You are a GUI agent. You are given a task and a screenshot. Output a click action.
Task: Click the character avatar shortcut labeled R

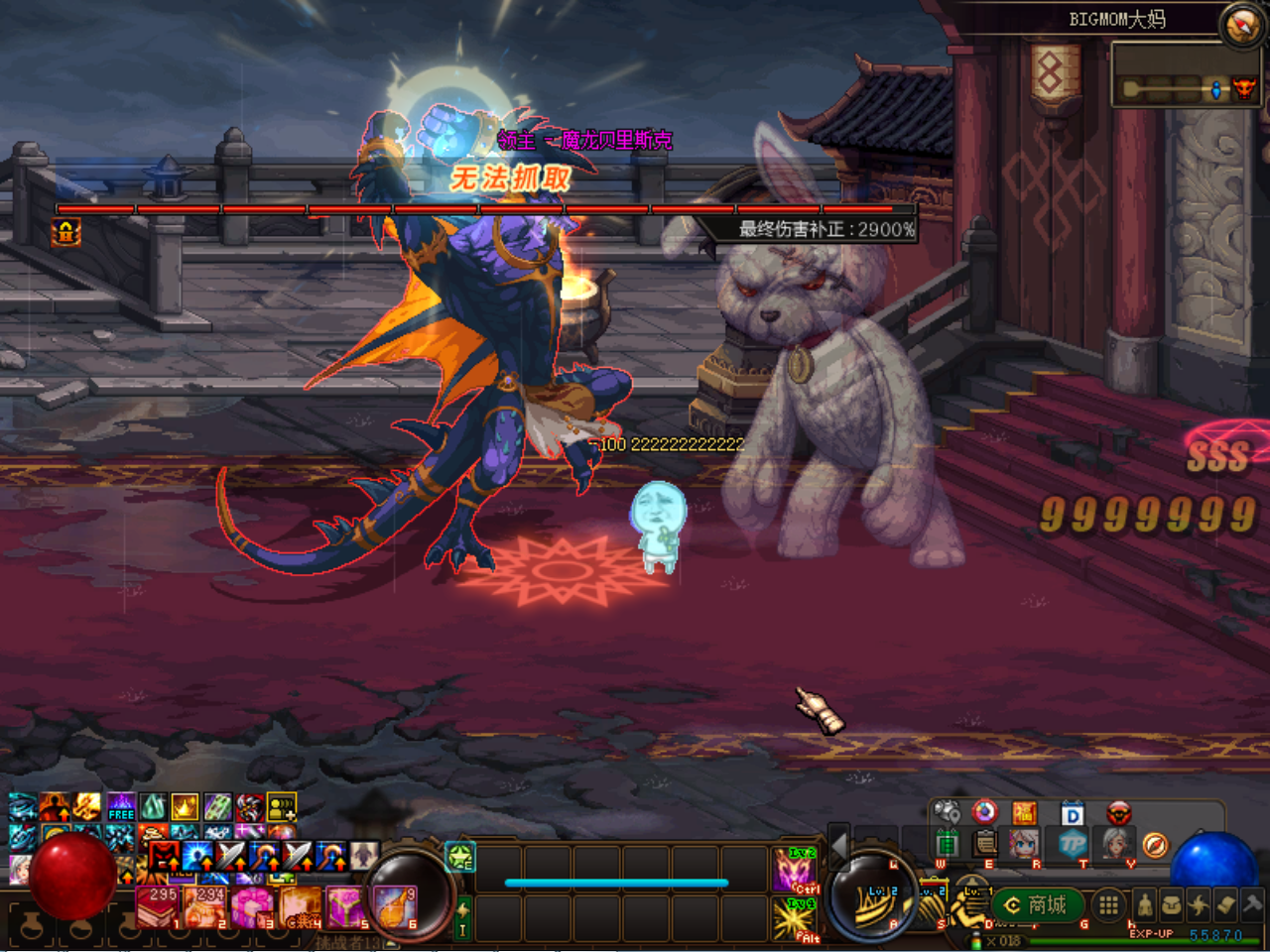coord(1025,844)
